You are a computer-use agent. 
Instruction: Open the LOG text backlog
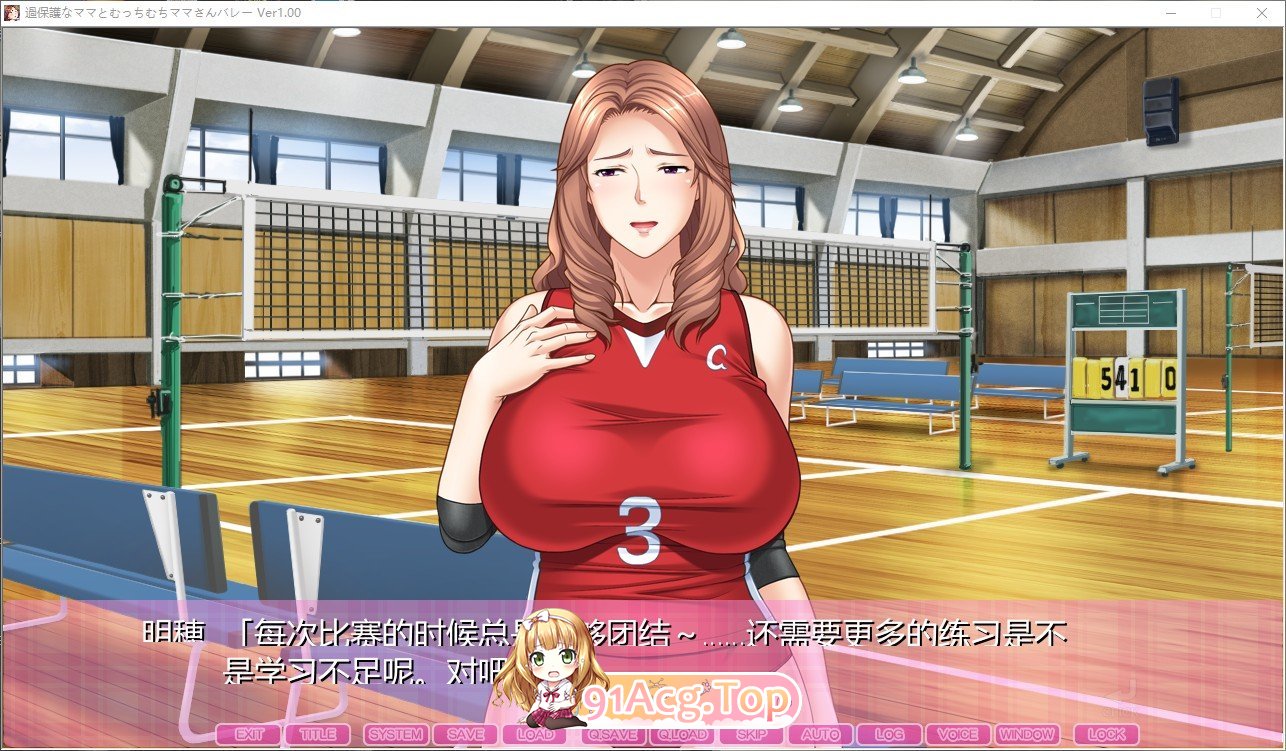click(889, 733)
